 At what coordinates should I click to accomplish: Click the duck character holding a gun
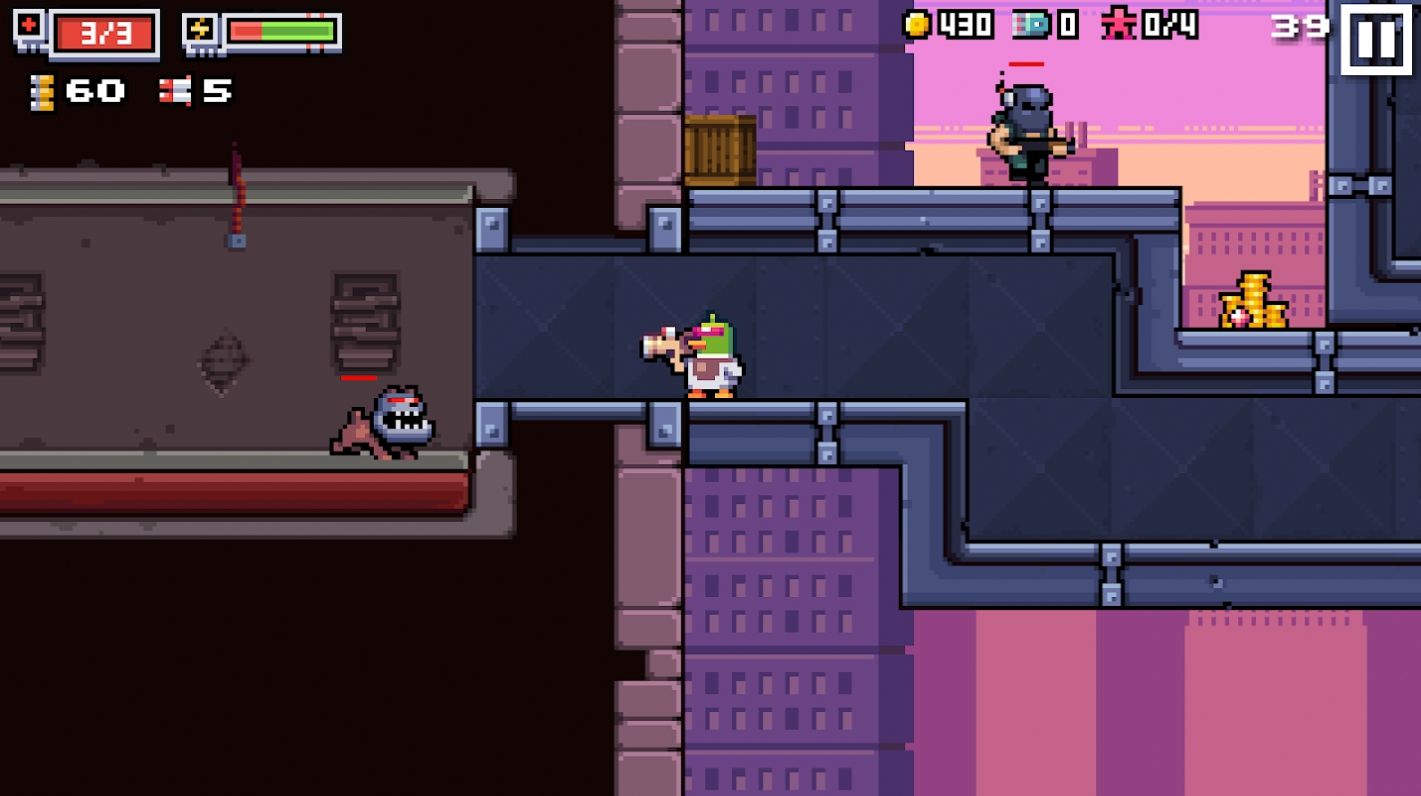click(x=706, y=356)
